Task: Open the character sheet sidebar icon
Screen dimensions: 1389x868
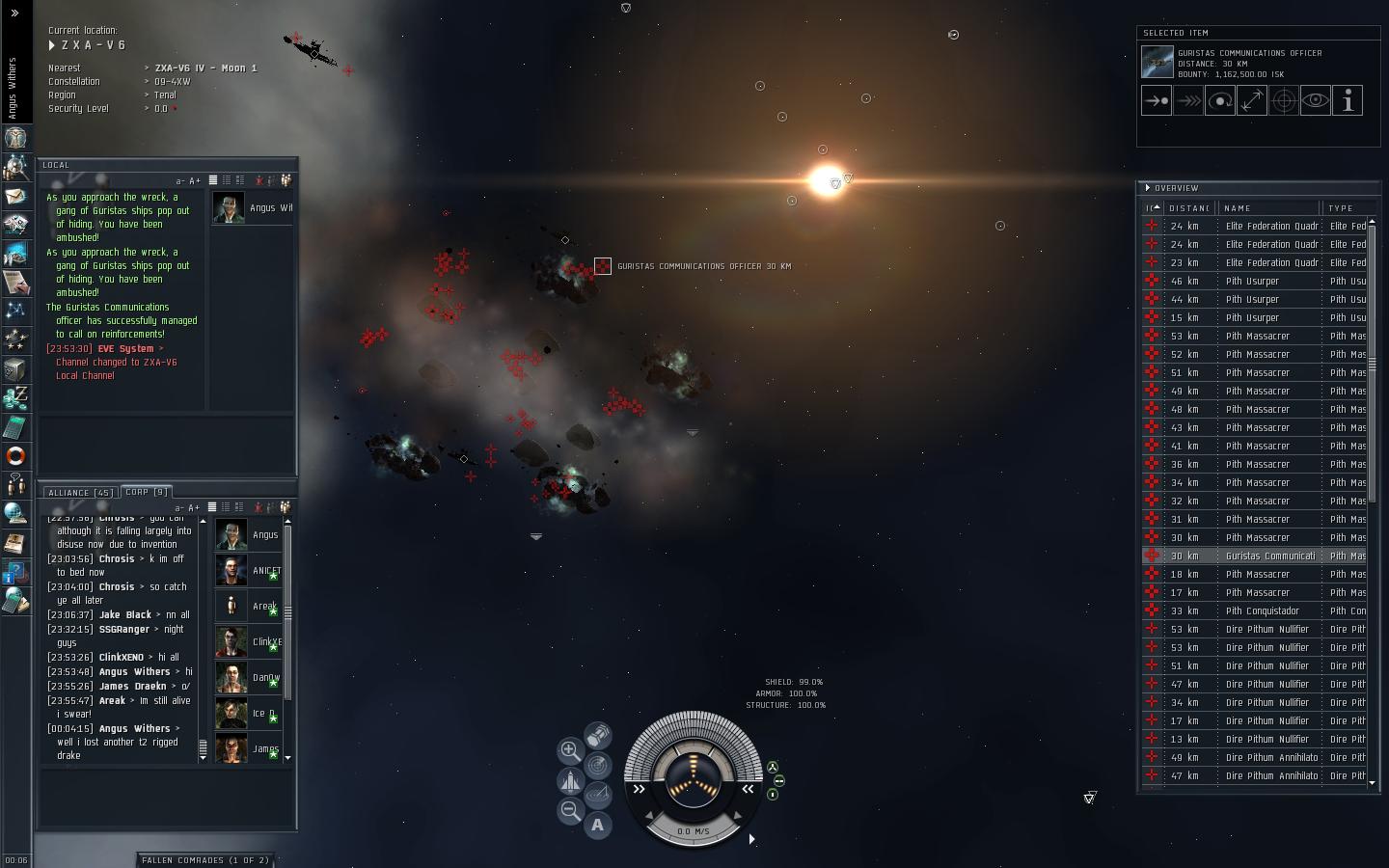Action: click(x=15, y=138)
